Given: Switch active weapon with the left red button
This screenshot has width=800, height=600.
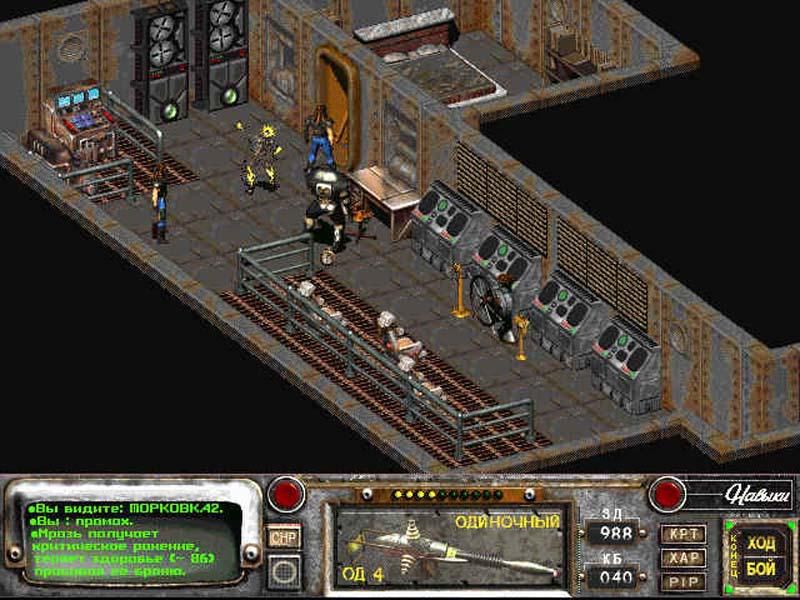Looking at the screenshot, I should point(287,494).
